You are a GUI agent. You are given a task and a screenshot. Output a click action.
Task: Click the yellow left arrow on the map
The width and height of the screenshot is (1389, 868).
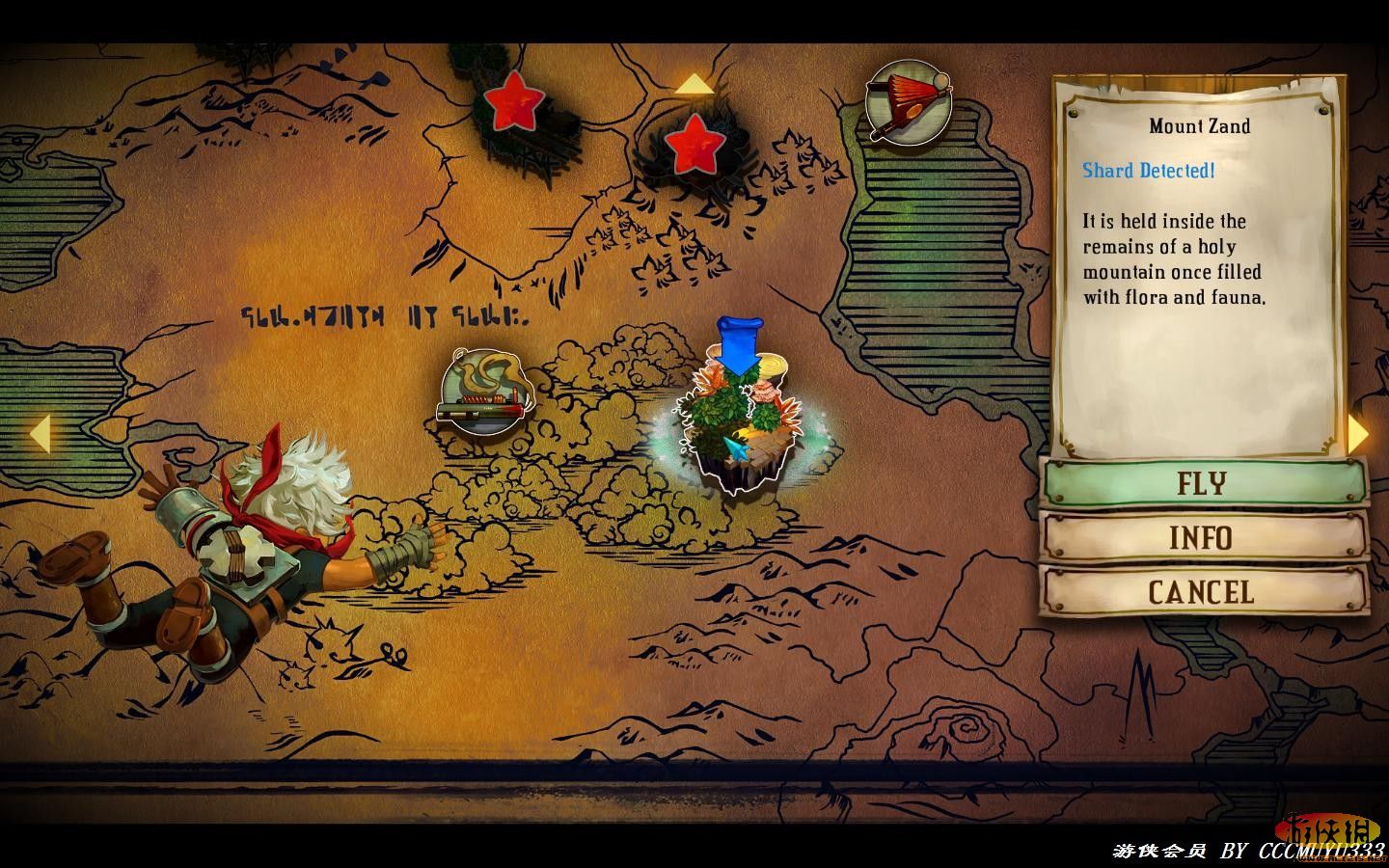pos(39,434)
